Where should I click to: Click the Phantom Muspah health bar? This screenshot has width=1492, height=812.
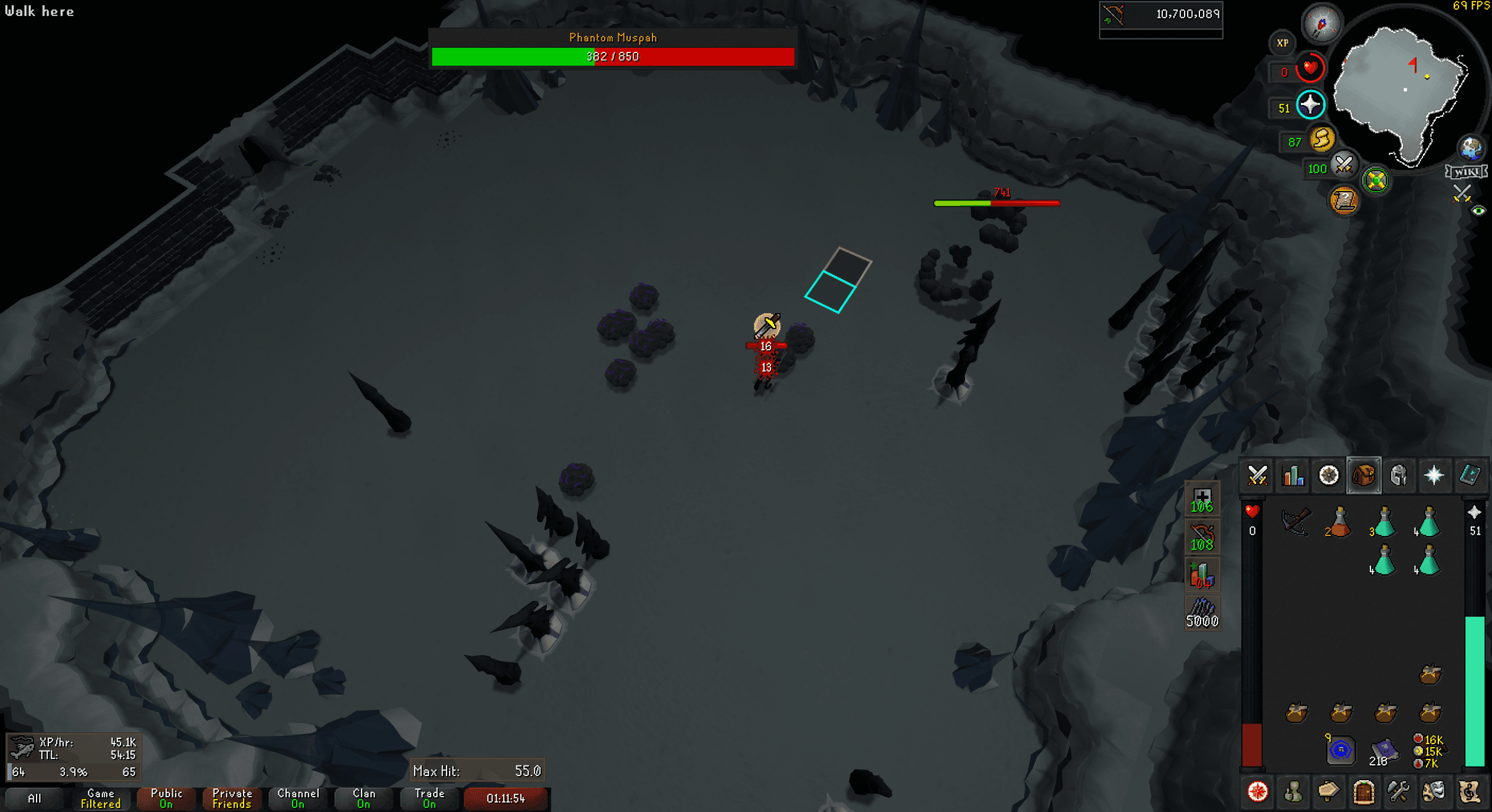[x=614, y=56]
